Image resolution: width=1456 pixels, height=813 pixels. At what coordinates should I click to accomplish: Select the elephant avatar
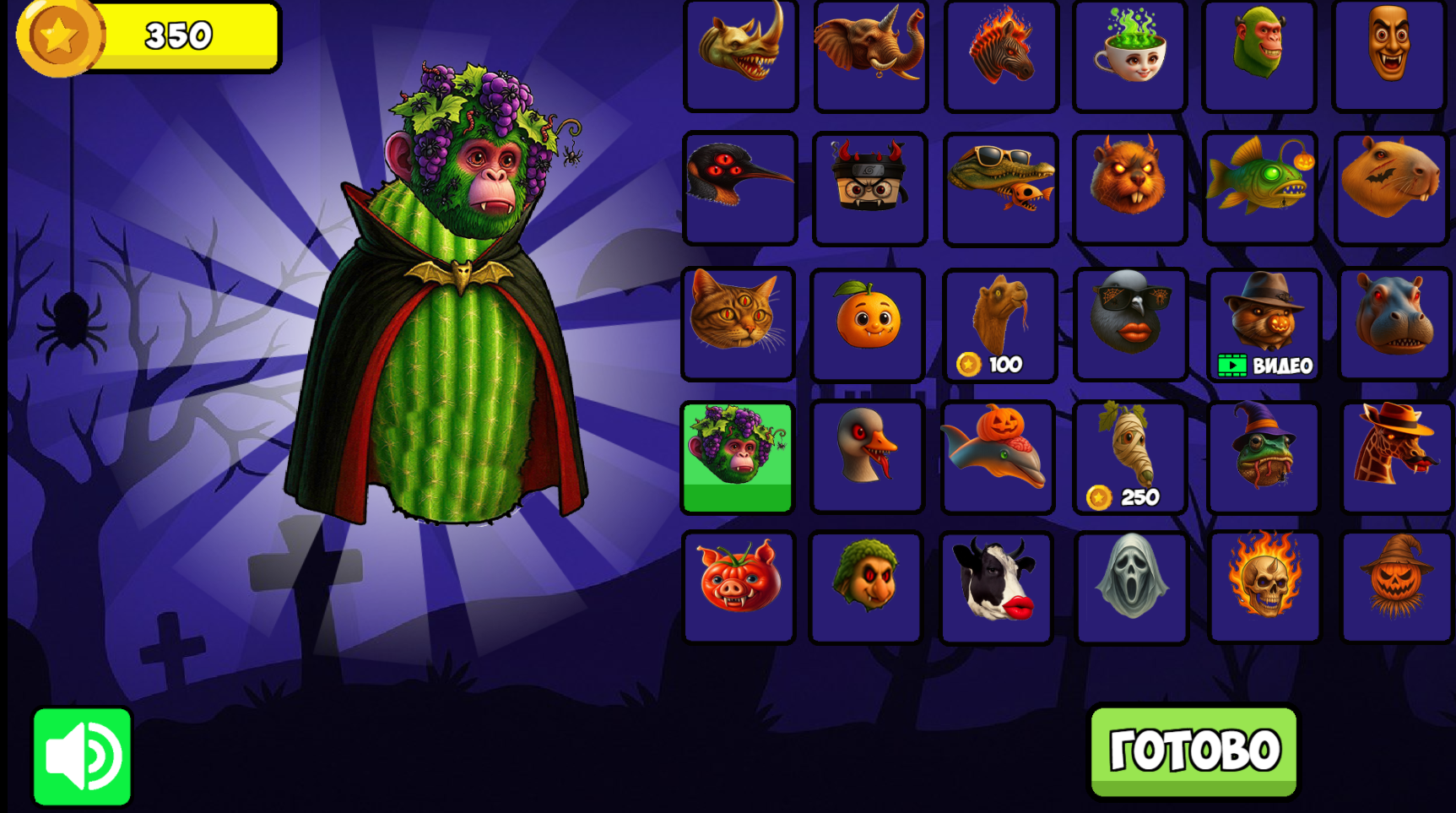(870, 56)
